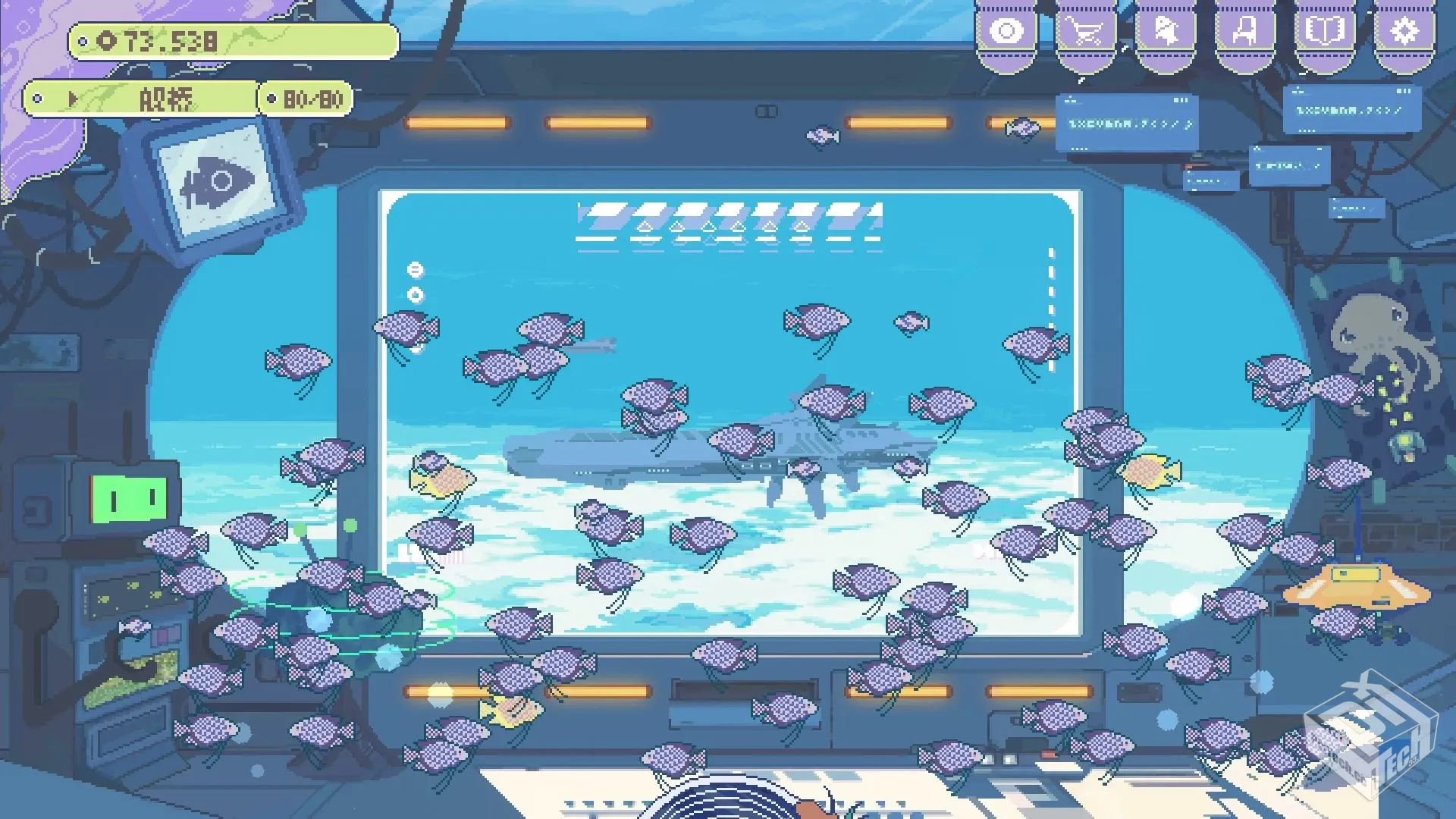Viewport: 1456px width, 819px height.
Task: Open the fish collection menu
Action: 1165,33
